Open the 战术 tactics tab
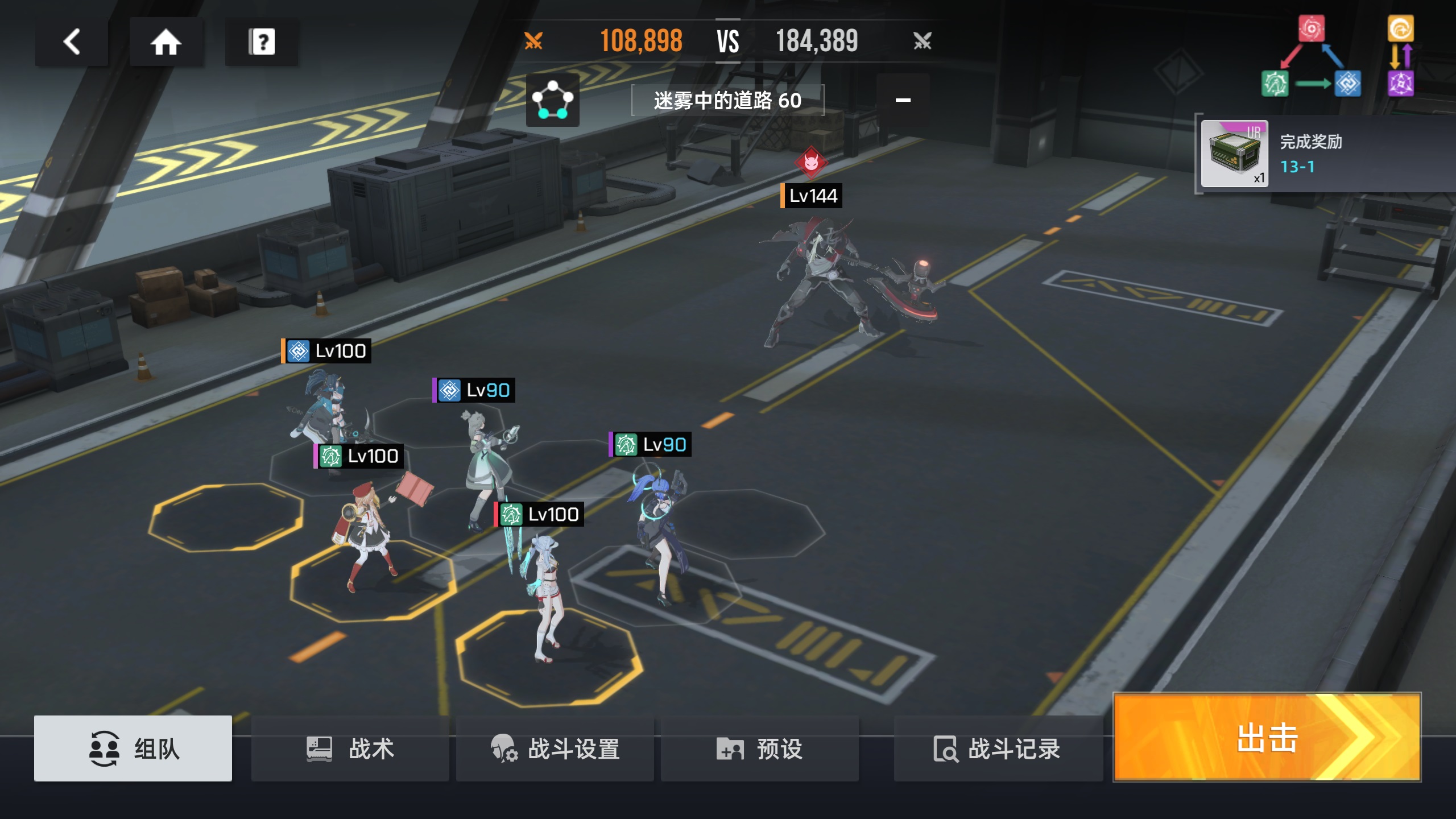 [x=350, y=748]
